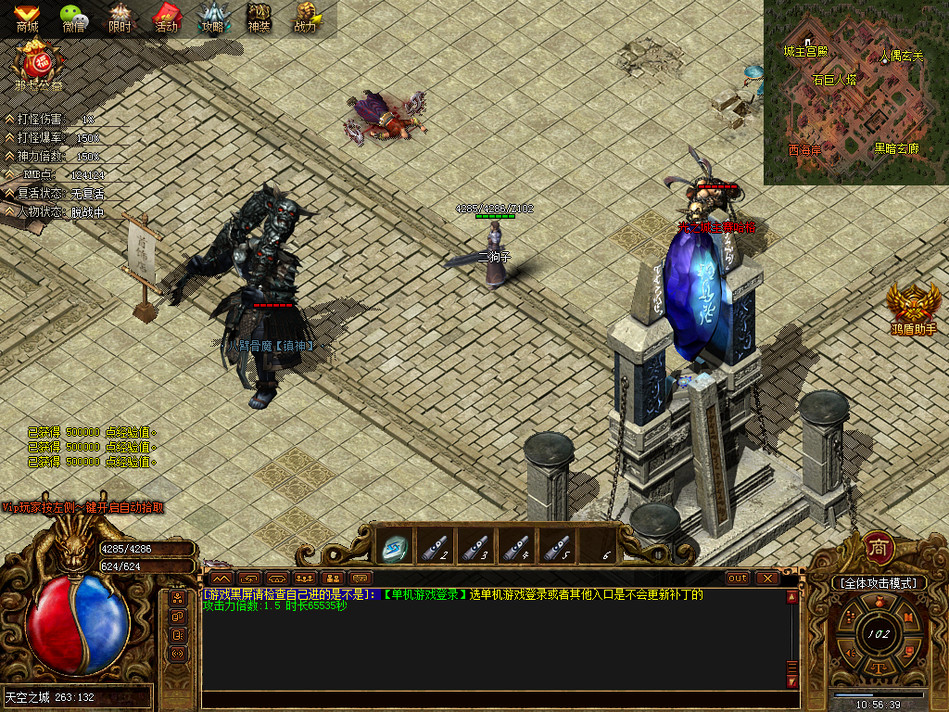Toggle the 全体攻击模式 attack mode
949x712 pixels.
click(x=879, y=582)
